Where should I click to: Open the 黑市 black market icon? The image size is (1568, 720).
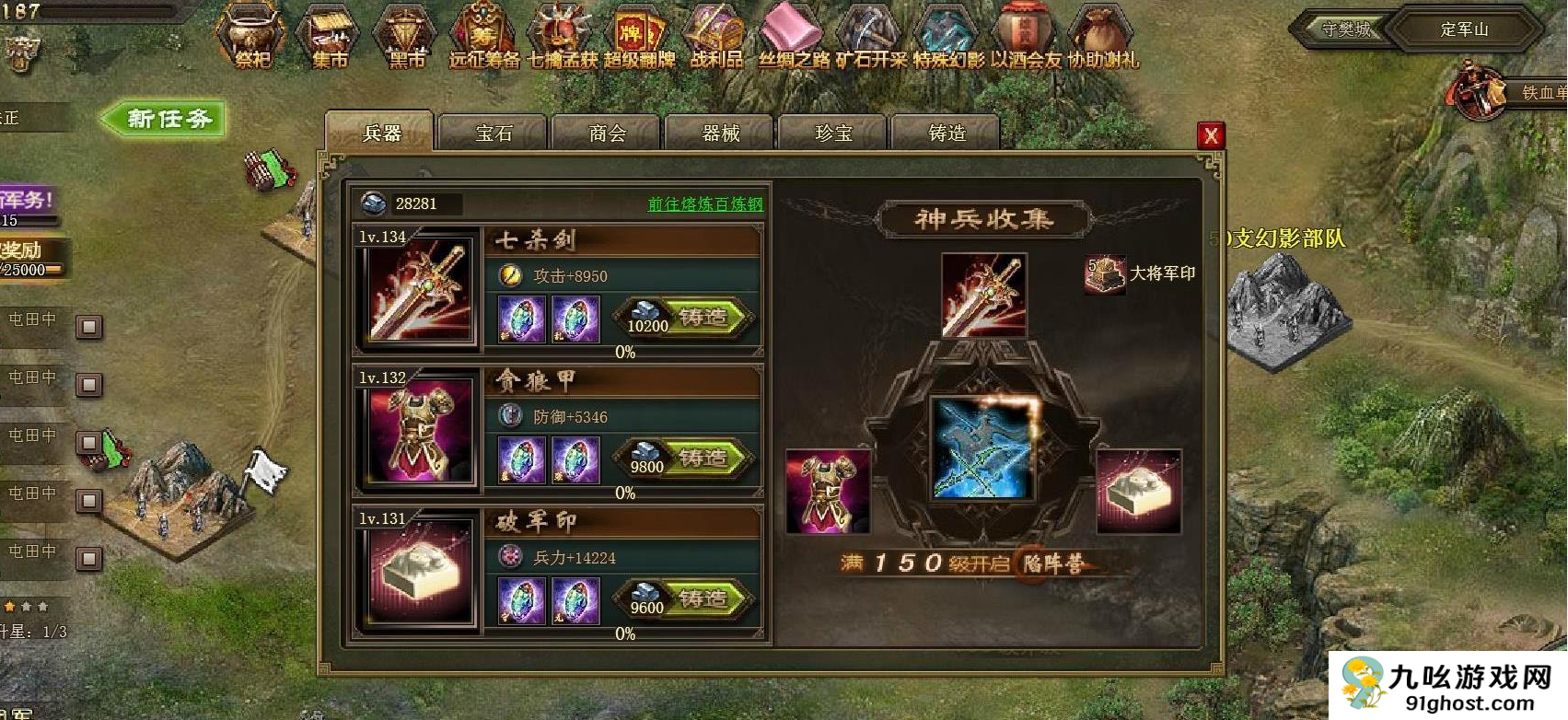[x=405, y=37]
